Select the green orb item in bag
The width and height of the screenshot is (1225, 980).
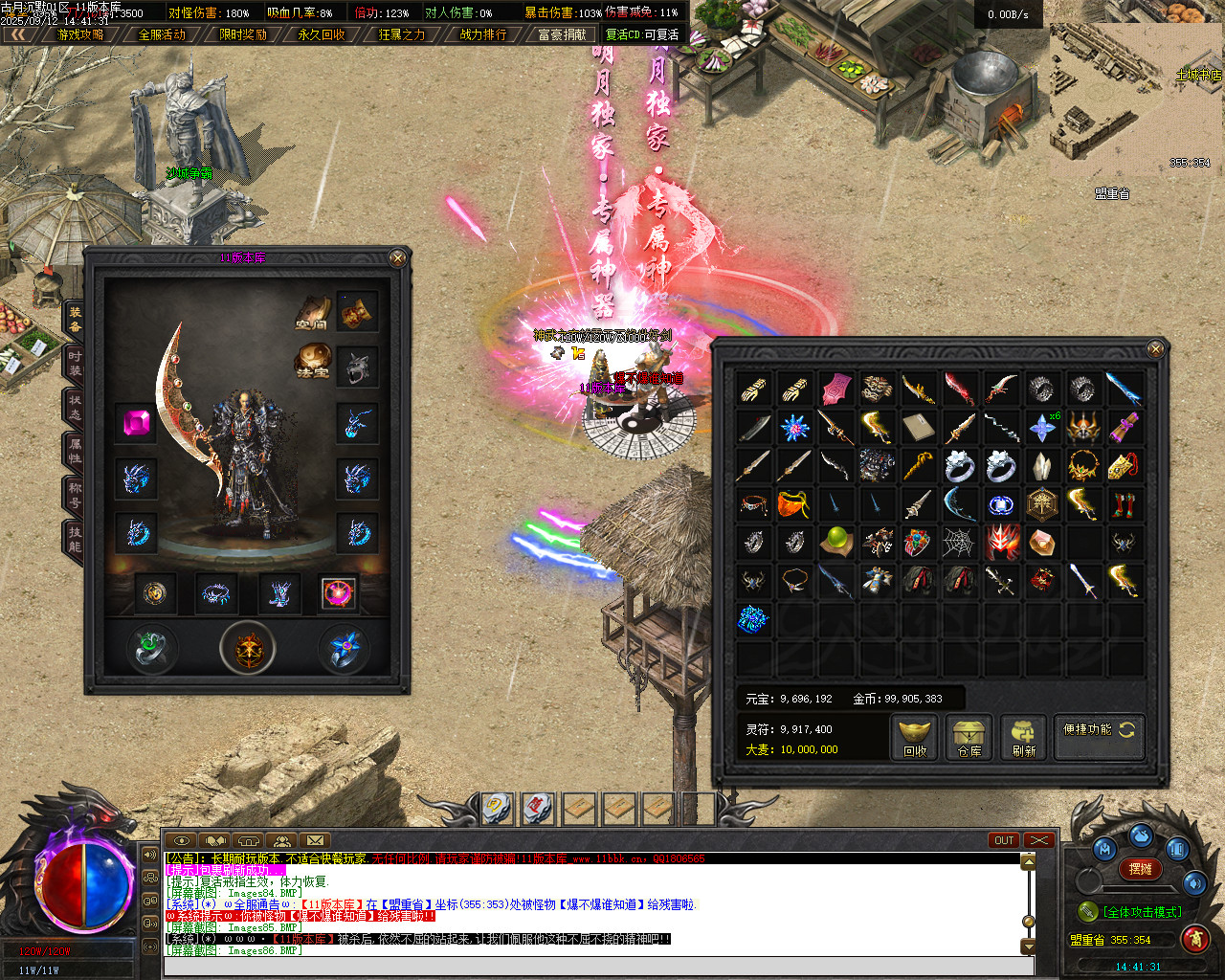[835, 542]
